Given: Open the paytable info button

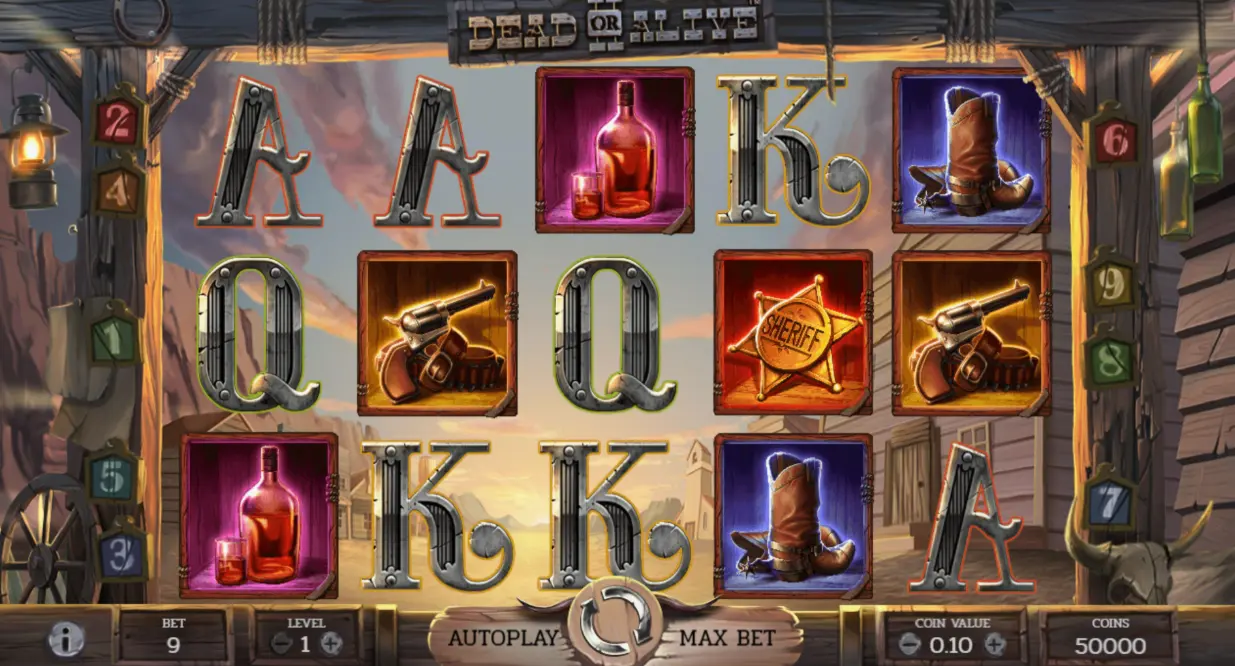Looking at the screenshot, I should coord(66,639).
